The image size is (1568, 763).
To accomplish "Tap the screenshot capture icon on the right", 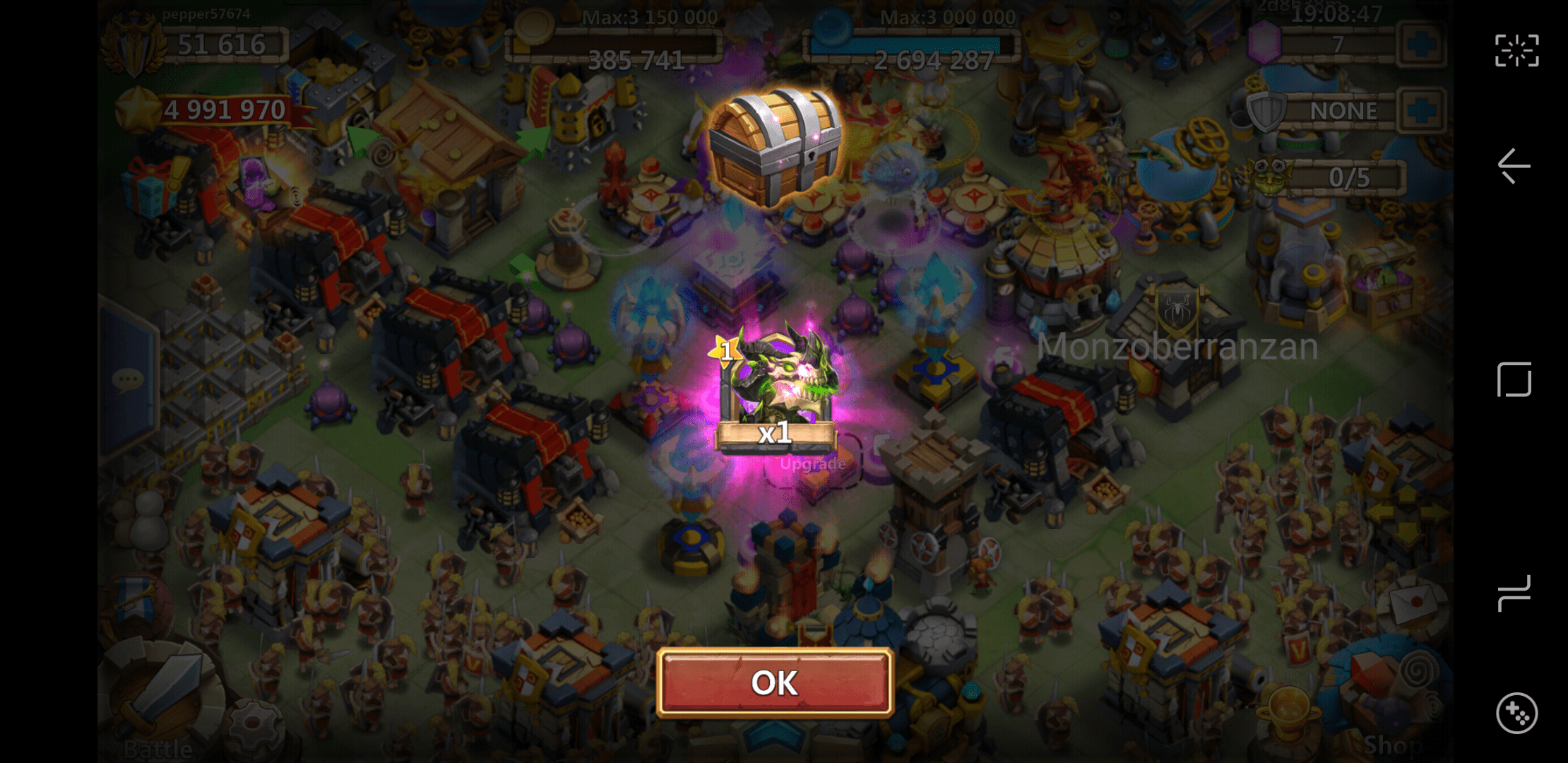I will click(x=1516, y=49).
